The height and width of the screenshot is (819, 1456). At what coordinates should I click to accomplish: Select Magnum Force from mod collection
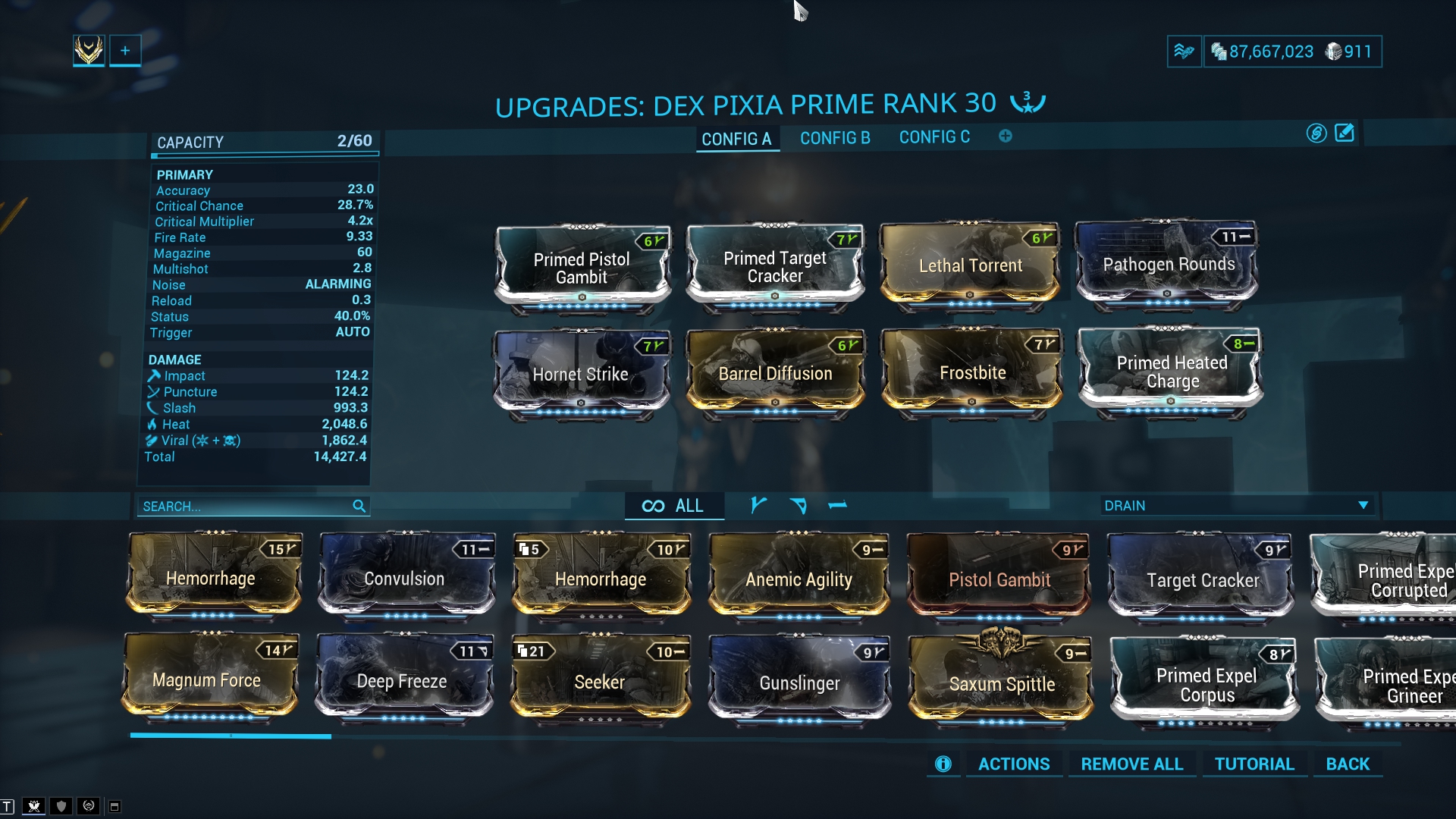tap(207, 679)
